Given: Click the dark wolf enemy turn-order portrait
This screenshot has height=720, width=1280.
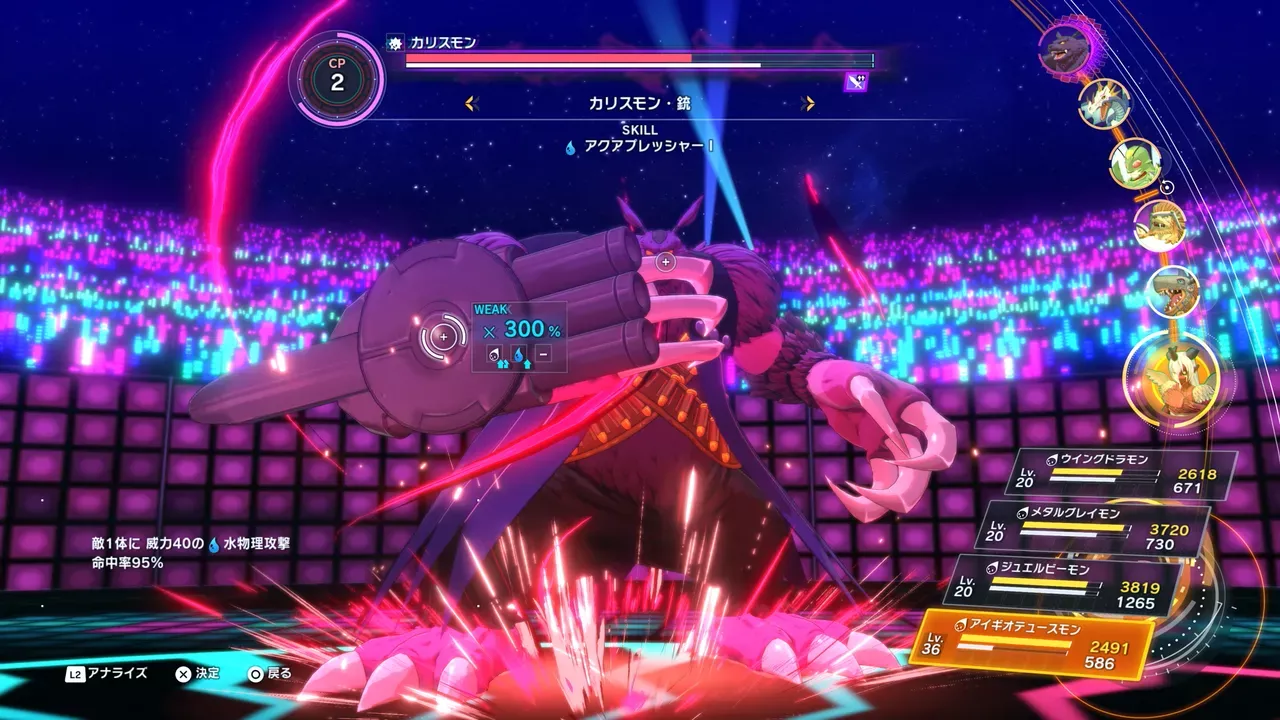Looking at the screenshot, I should (1063, 48).
